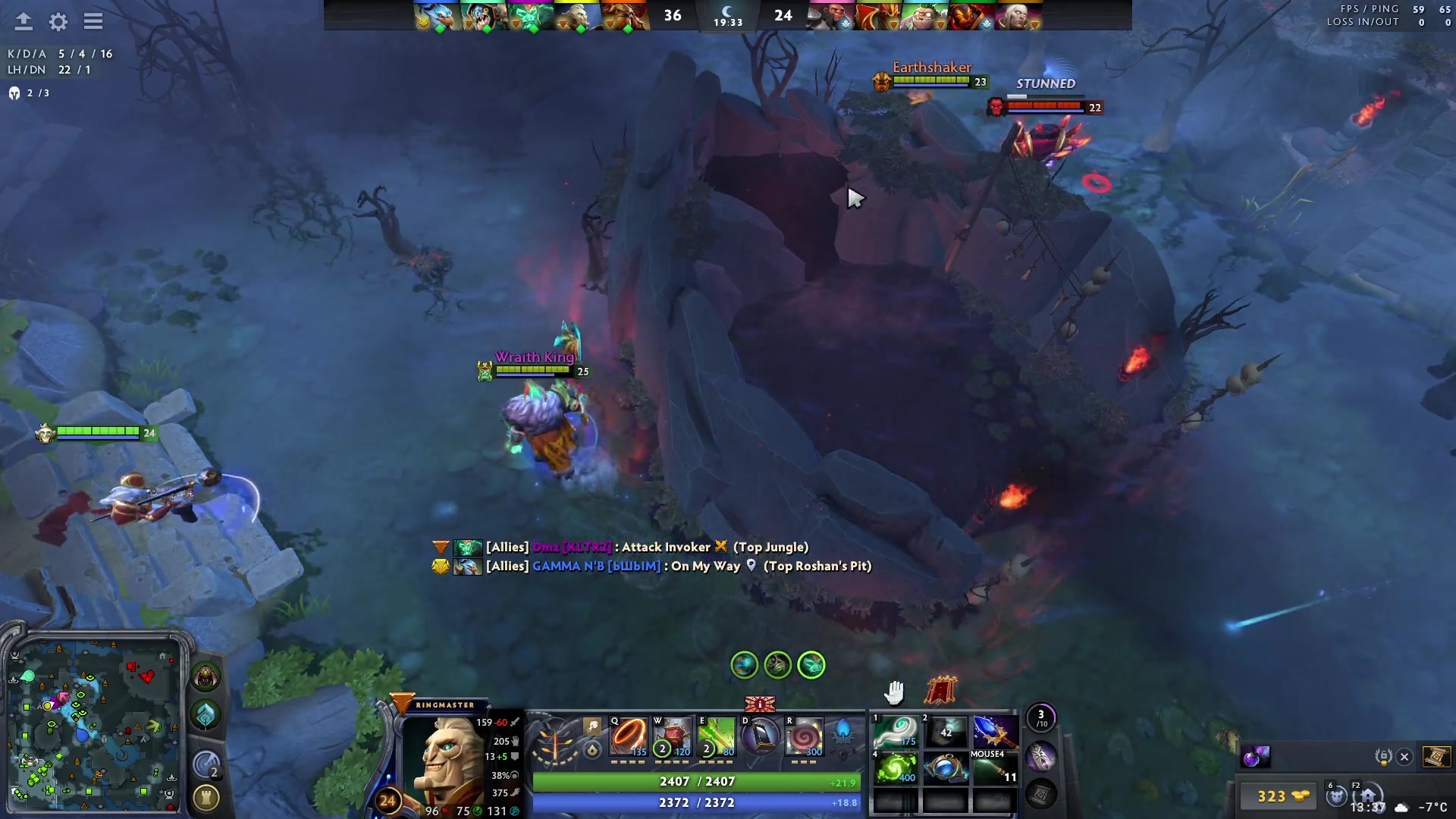Image resolution: width=1456 pixels, height=819 pixels.
Task: Activate the Refresher Orb item
Action: pyautogui.click(x=895, y=769)
